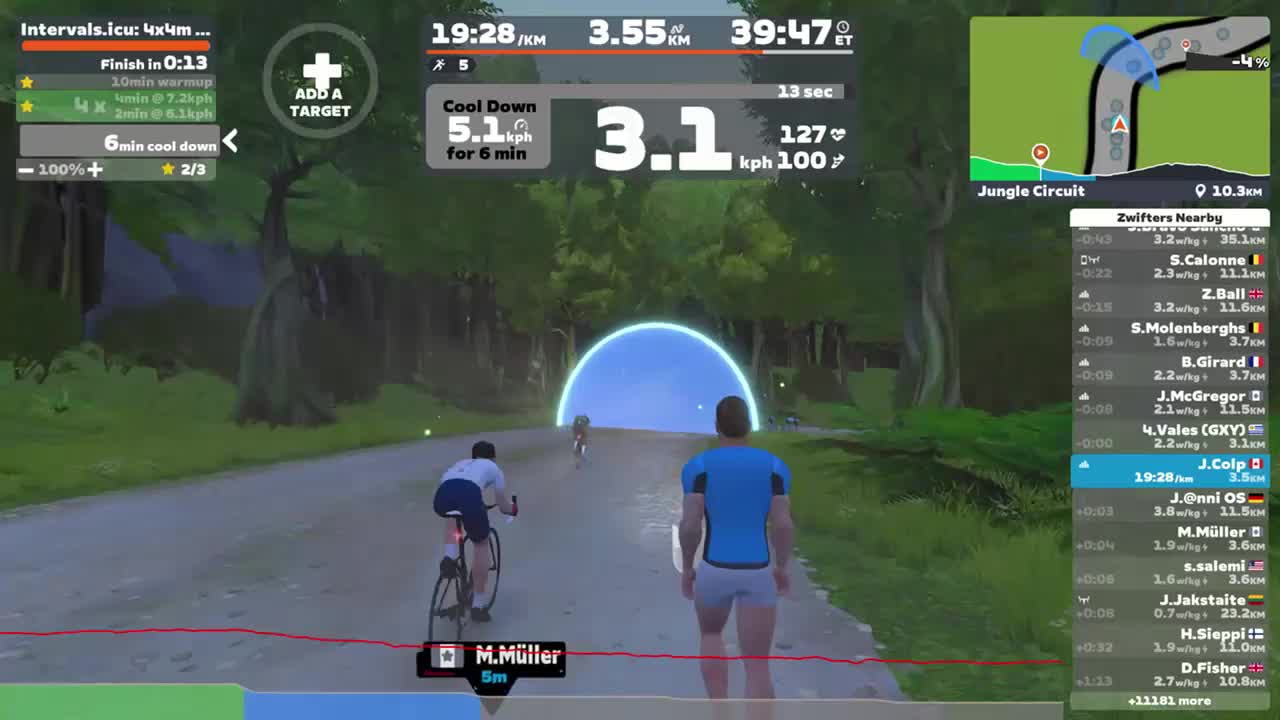1280x720 pixels.
Task: Open the Zwifters Nearby header
Action: click(1170, 217)
